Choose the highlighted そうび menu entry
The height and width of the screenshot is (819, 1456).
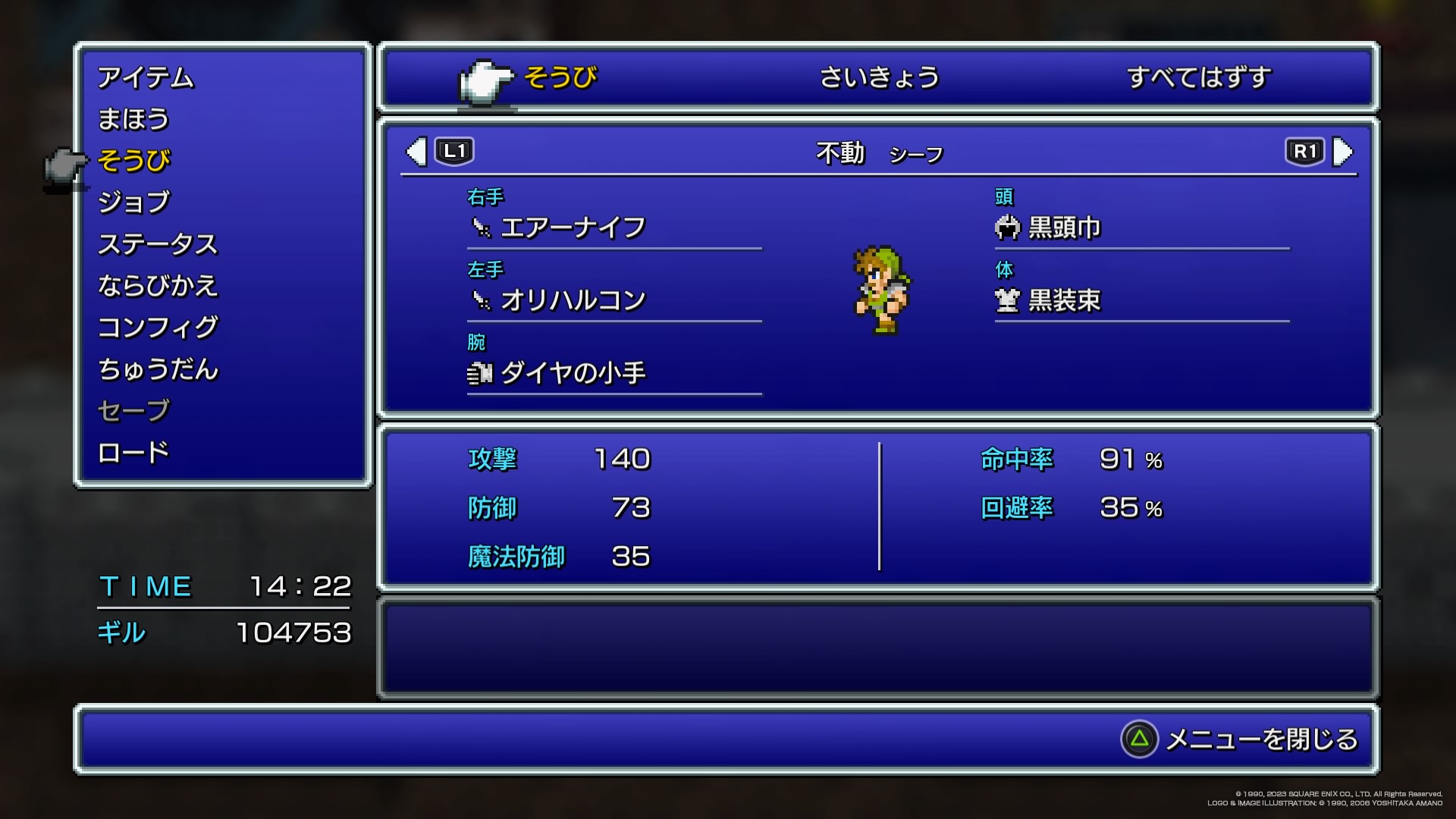point(134,161)
